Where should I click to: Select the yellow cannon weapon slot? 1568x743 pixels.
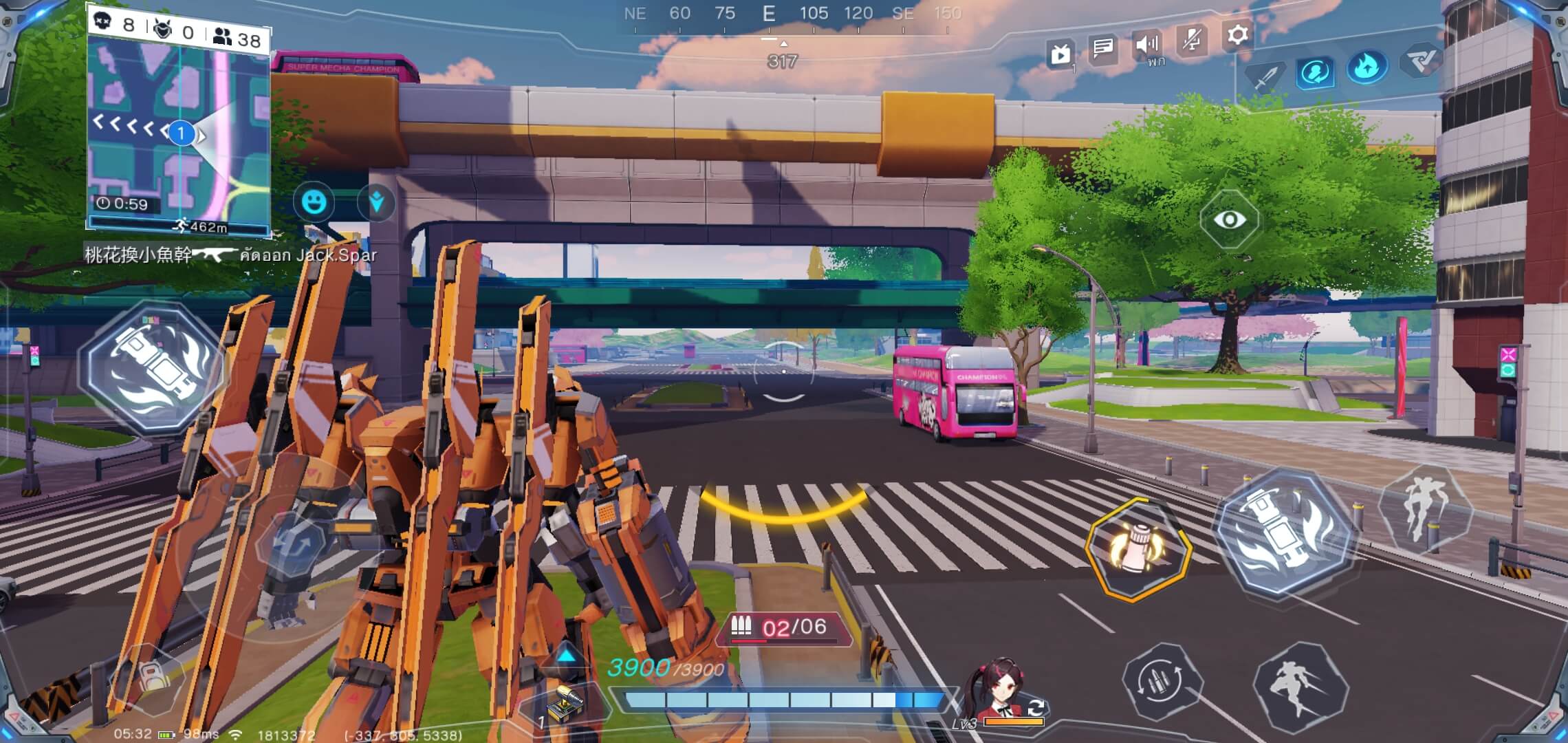[565, 704]
